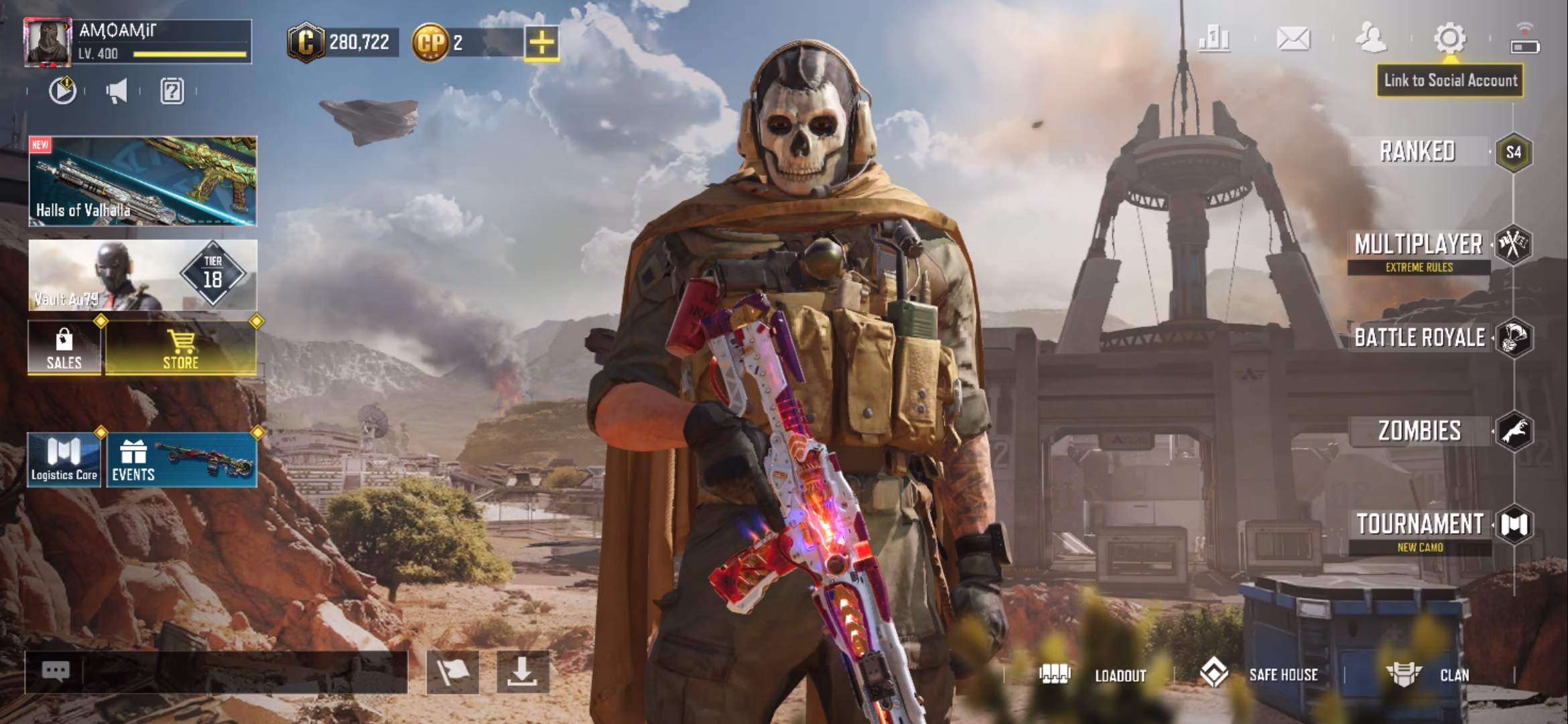Open the daily tasks panel
This screenshot has height=724, width=1568.
click(x=173, y=92)
